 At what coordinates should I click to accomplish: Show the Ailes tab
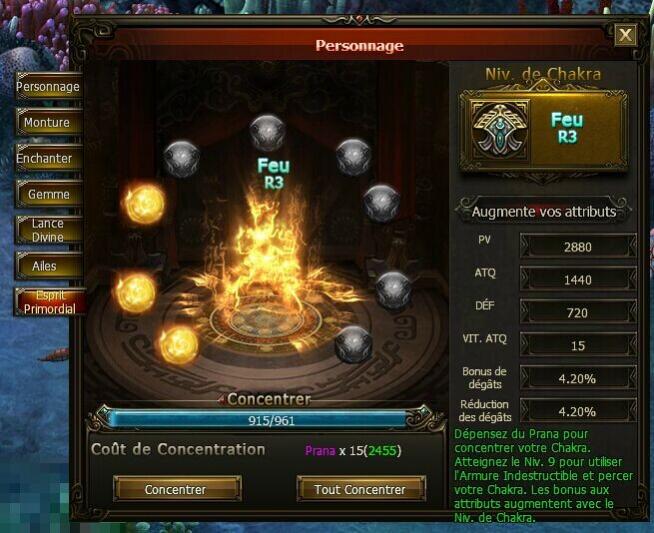point(48,267)
